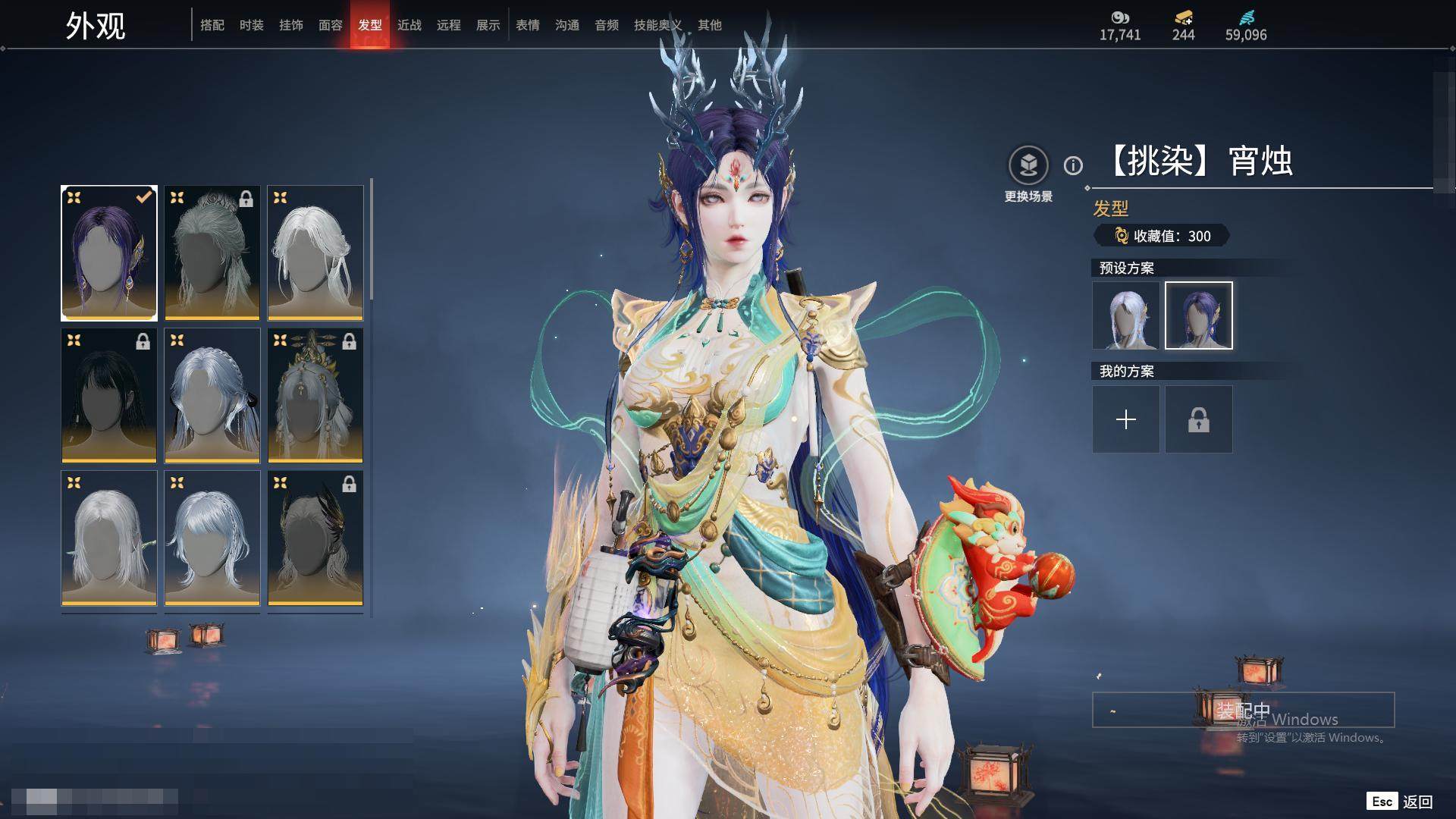
Task: Switch to the 其他 tab
Action: [710, 25]
